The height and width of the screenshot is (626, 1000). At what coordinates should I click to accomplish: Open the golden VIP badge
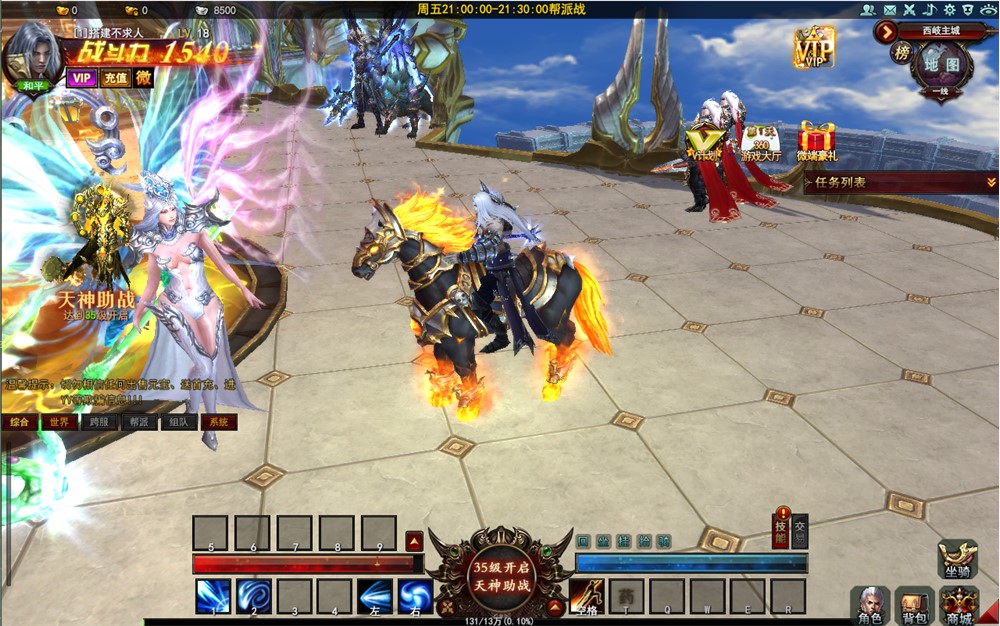tap(814, 47)
